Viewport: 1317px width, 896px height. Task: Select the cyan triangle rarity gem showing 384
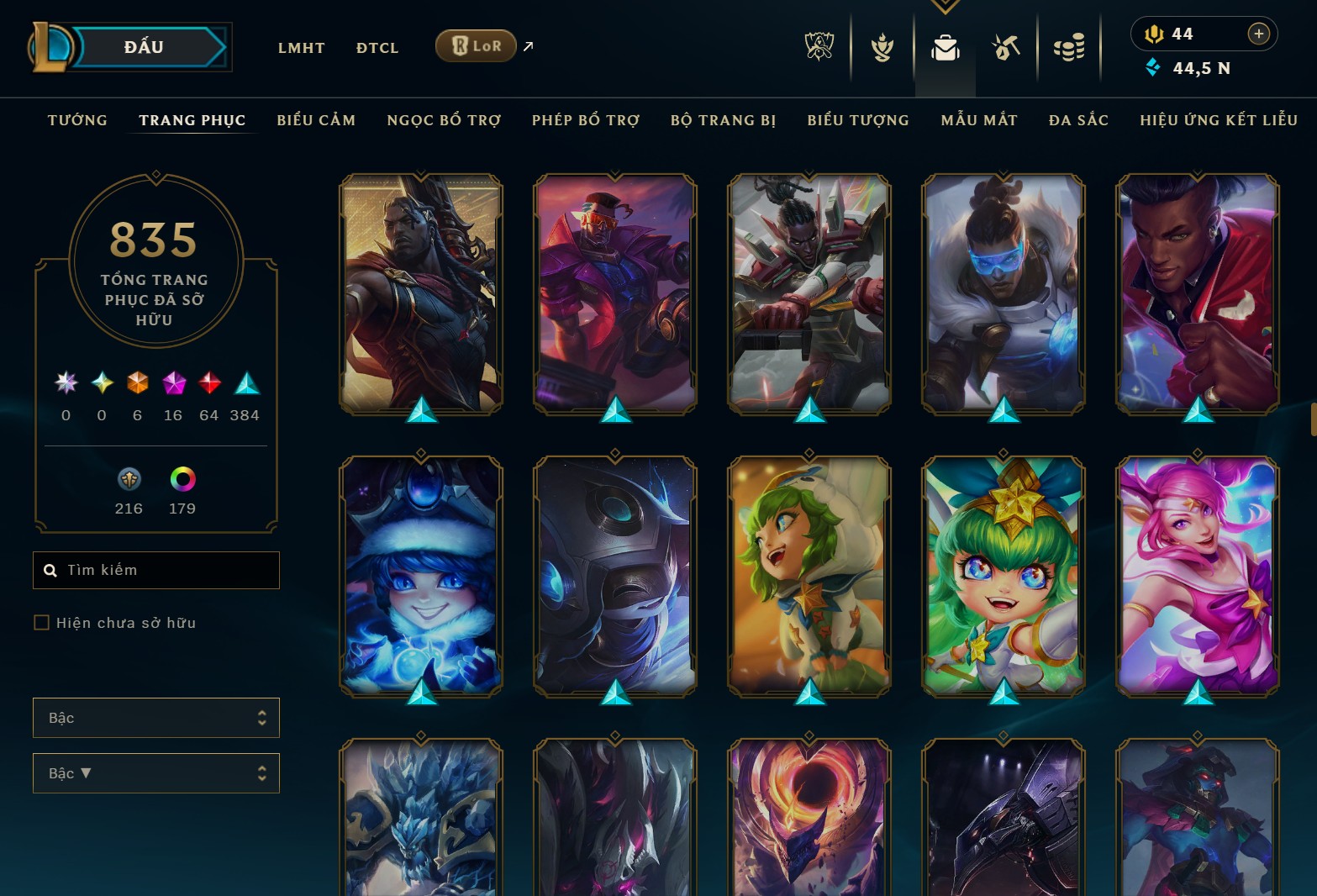pos(244,384)
